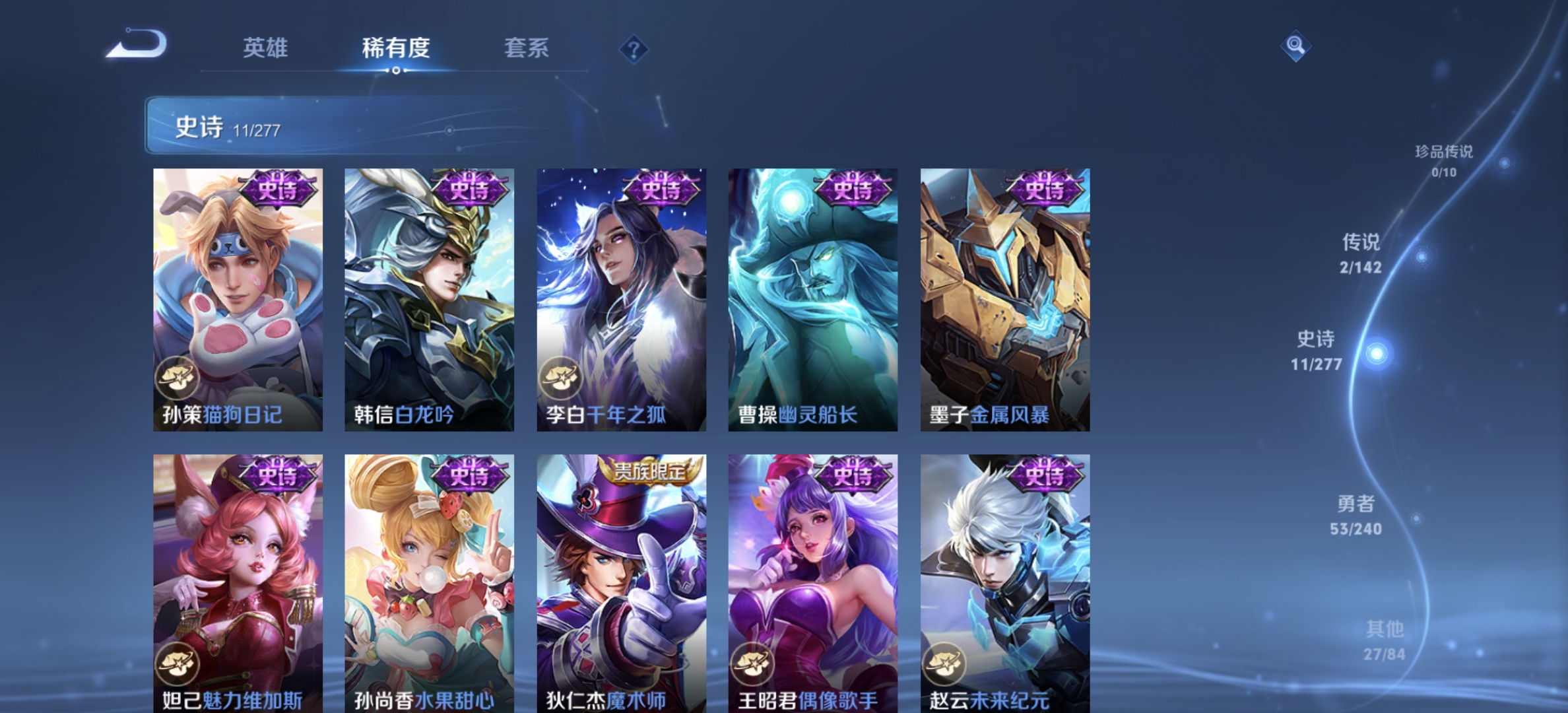The width and height of the screenshot is (1568, 713).
Task: Switch to the 英雄 tab
Action: pyautogui.click(x=267, y=48)
